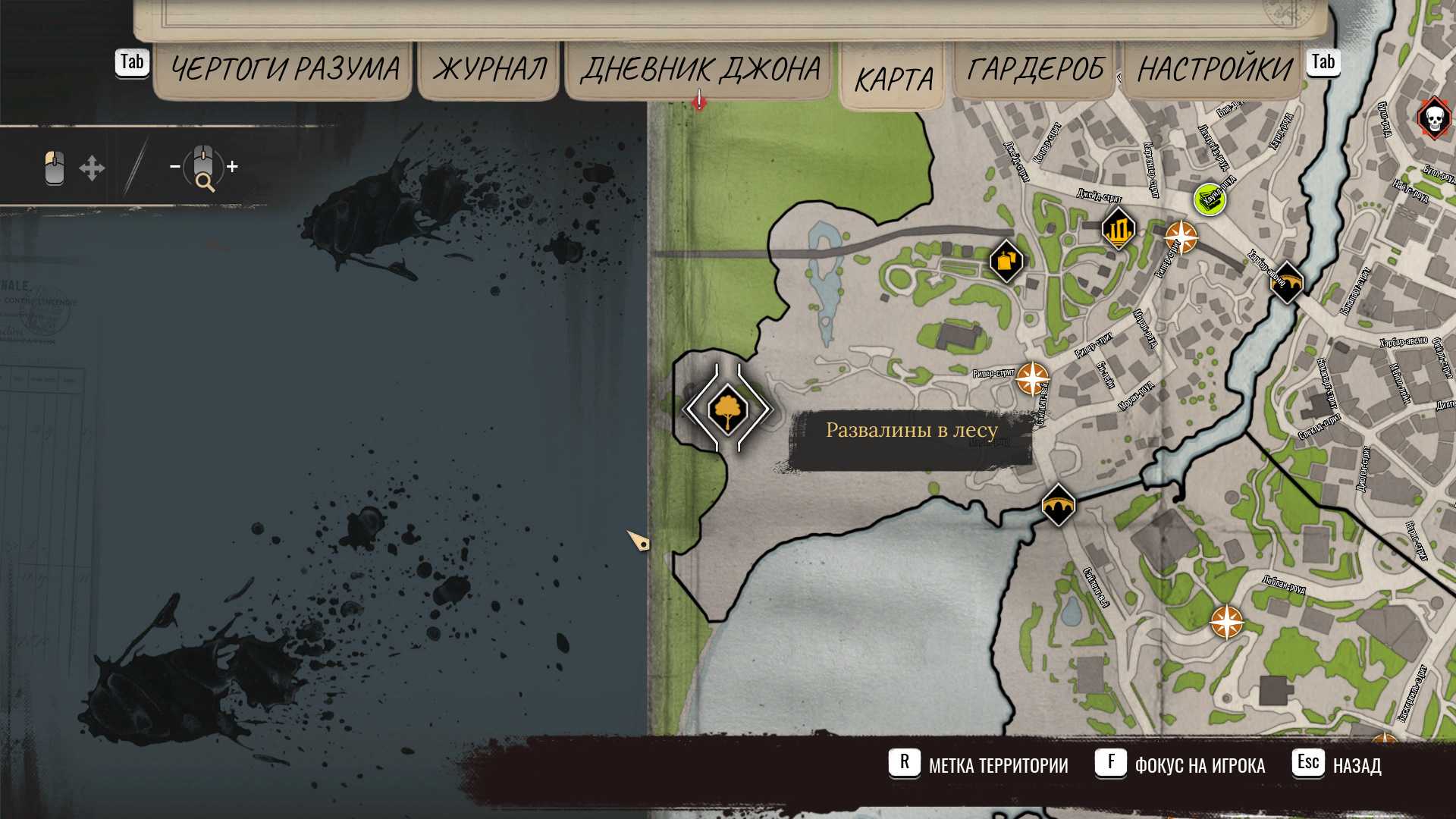Switch to the Гардероб tab
Screen dimensions: 1456x819
point(1036,70)
